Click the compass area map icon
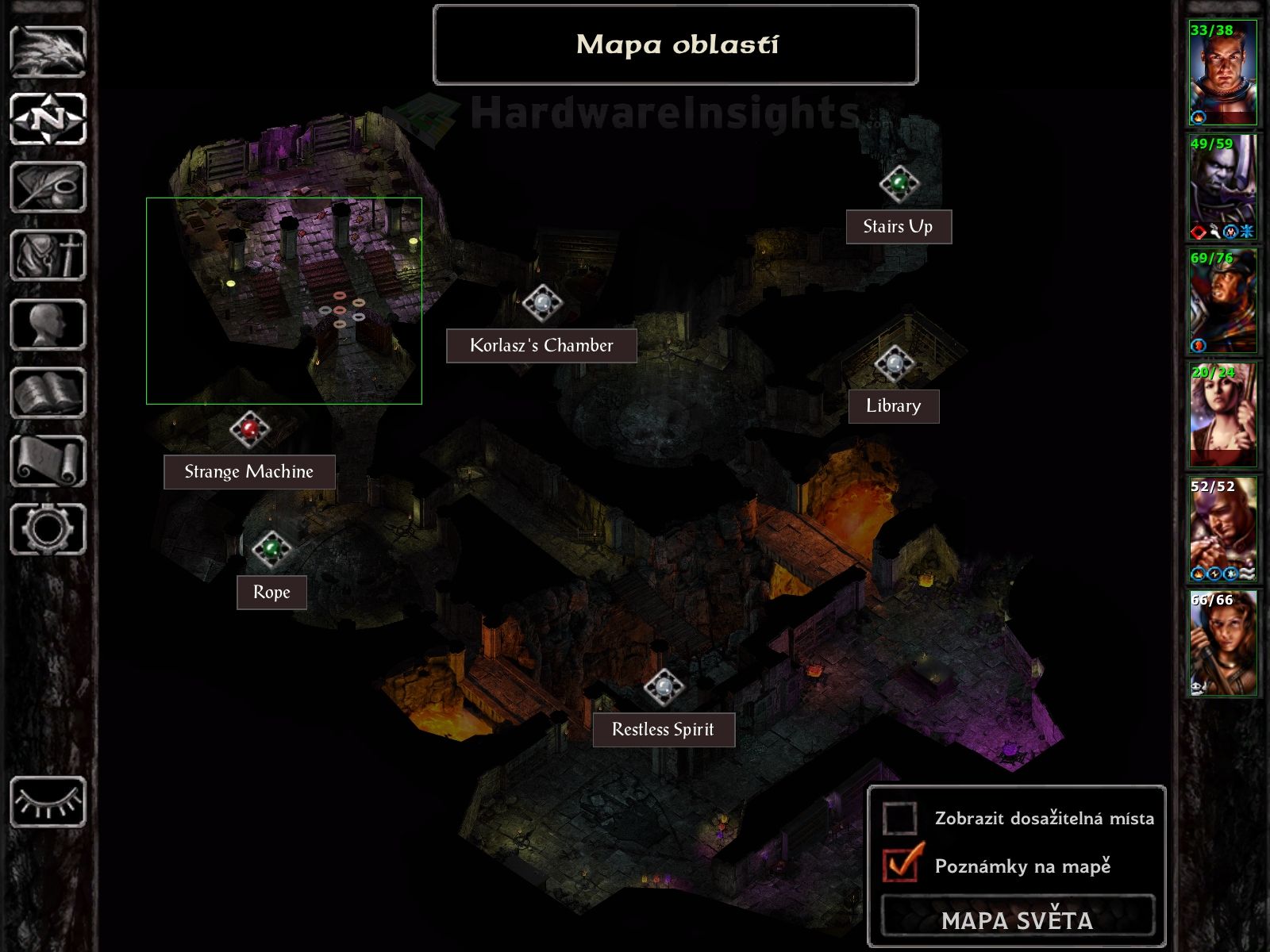This screenshot has height=952, width=1270. (x=48, y=119)
